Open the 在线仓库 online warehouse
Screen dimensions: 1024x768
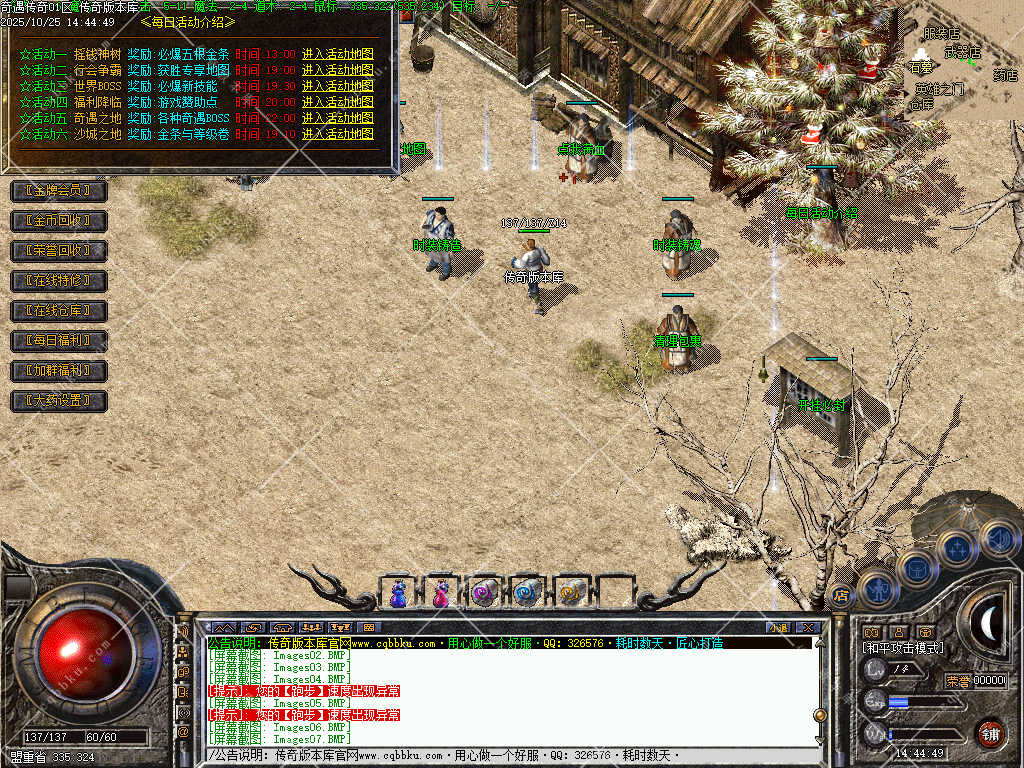[x=58, y=310]
